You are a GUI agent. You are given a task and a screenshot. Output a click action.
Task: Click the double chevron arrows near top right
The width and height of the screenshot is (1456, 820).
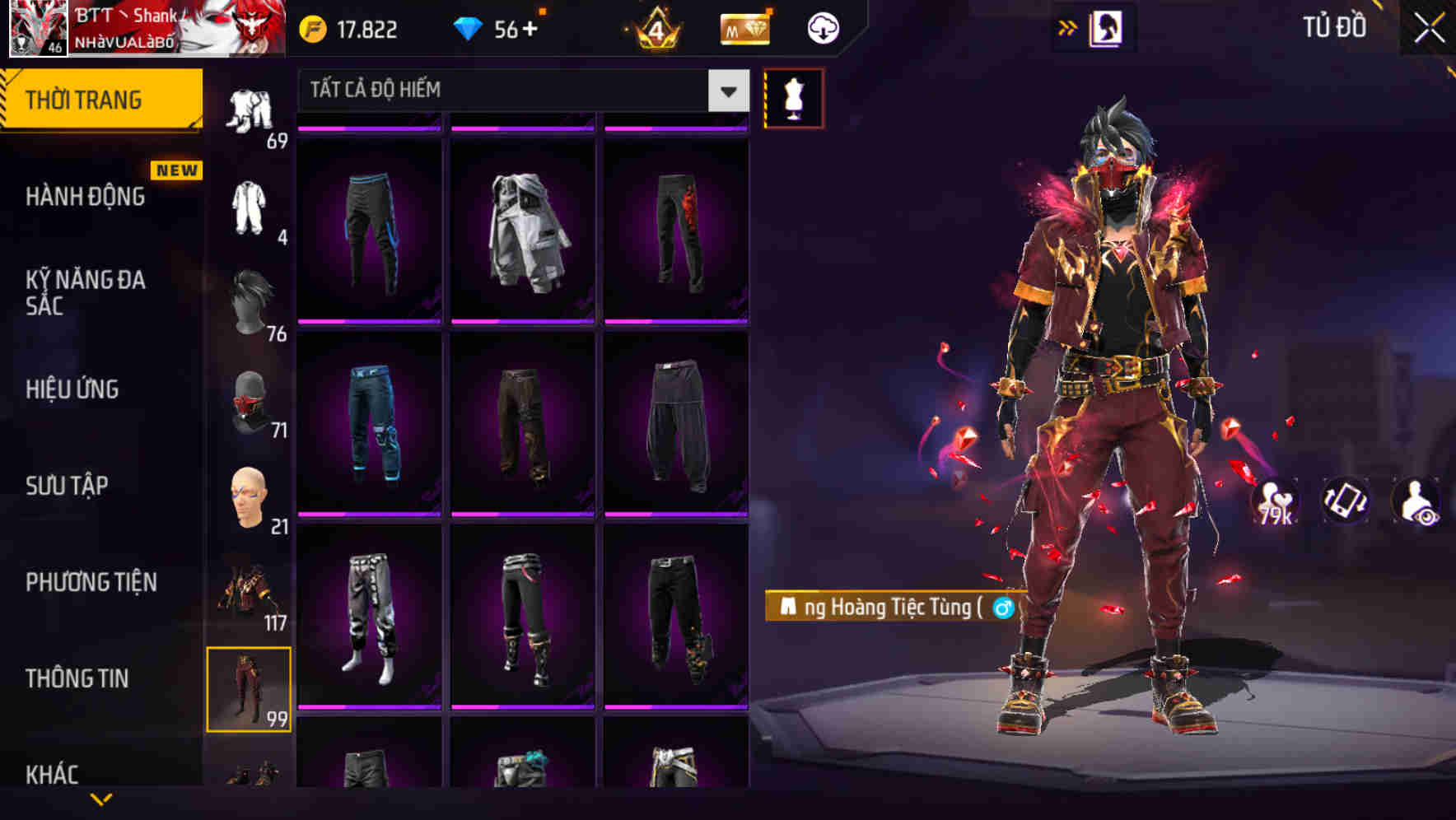coord(1068,26)
